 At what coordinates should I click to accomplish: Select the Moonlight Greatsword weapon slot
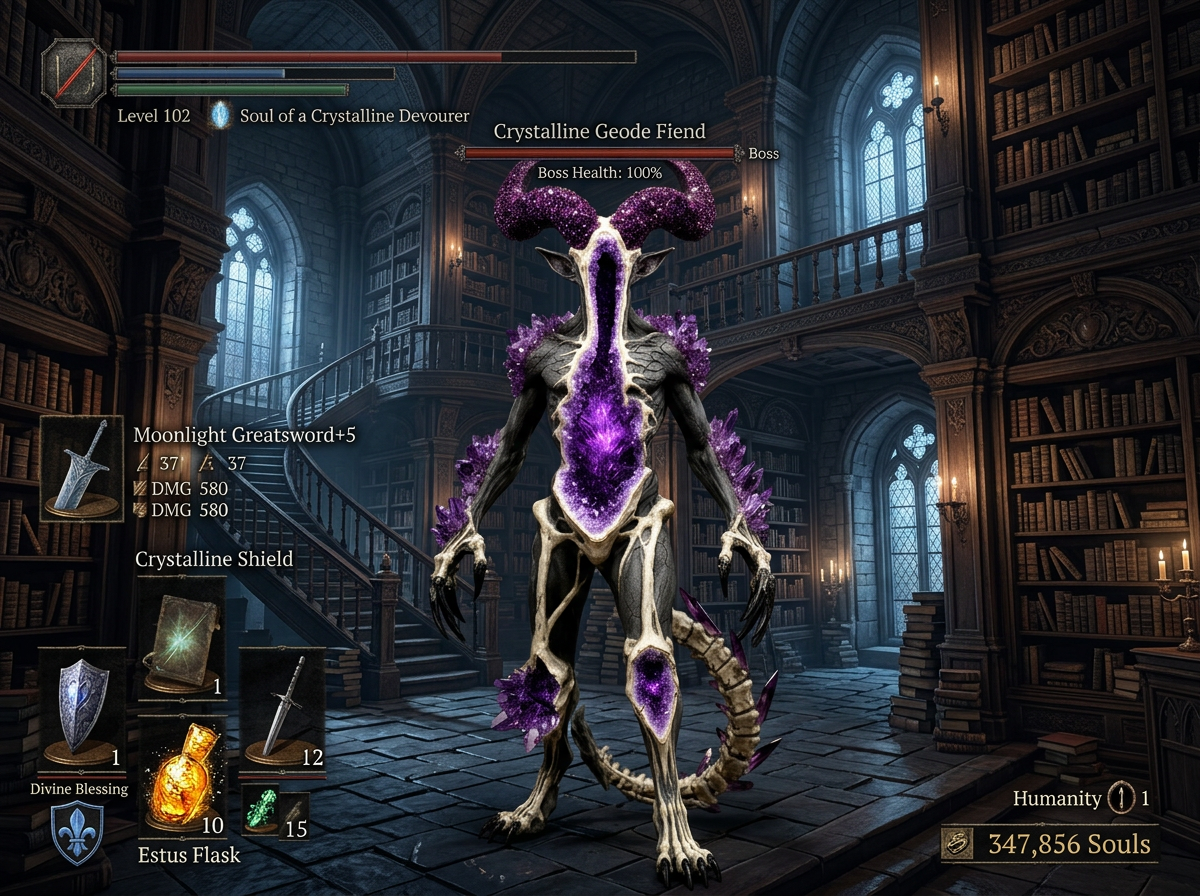tap(82, 468)
